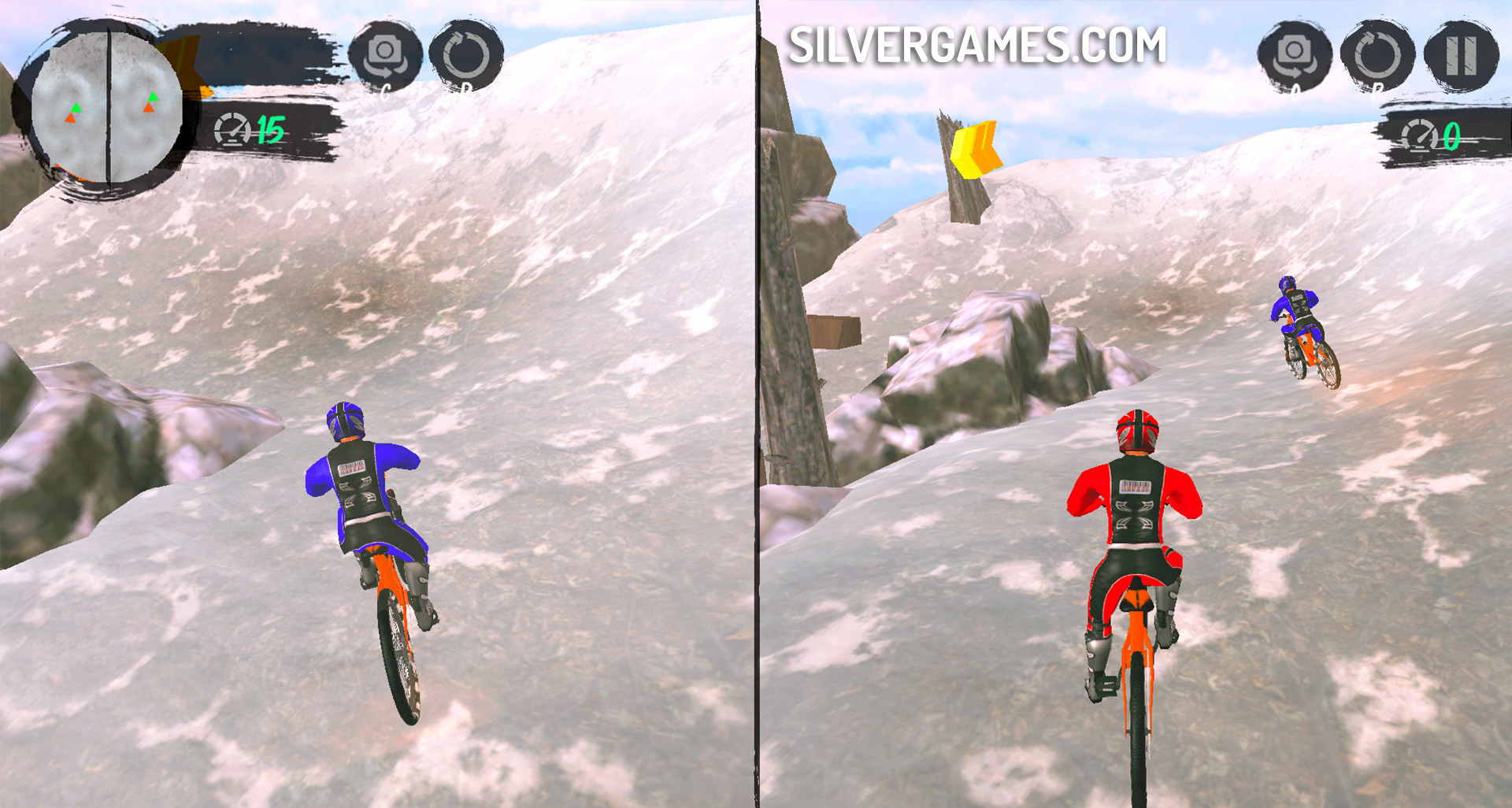Open the circular minimap
1512x808 pixels.
[x=106, y=108]
